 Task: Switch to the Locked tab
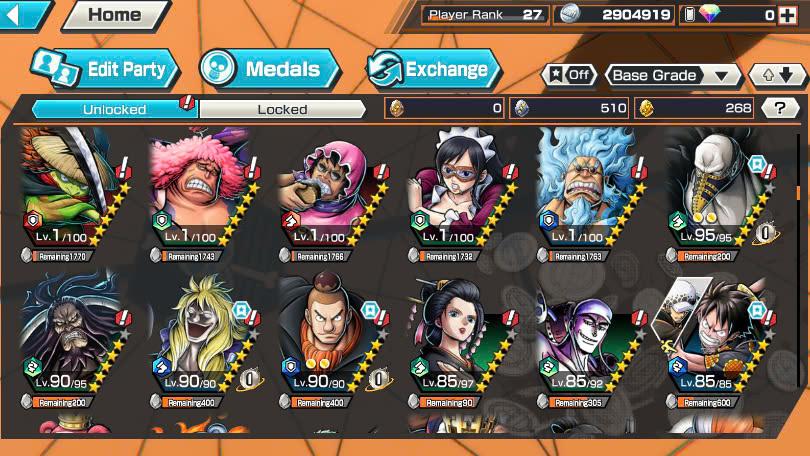[282, 109]
